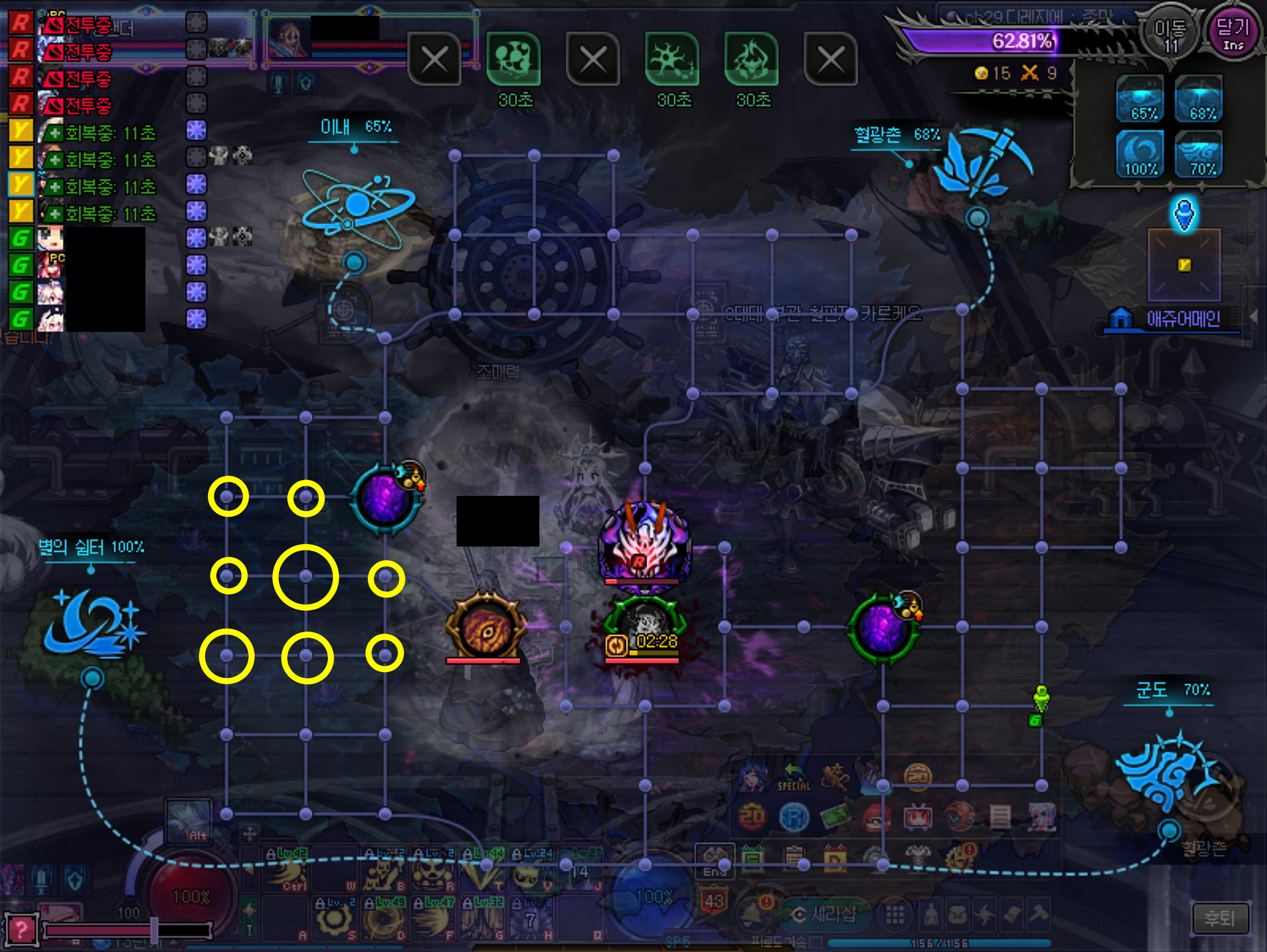Select the blue-ringed purple egg node
Screen dimensions: 1267x952
[386, 497]
